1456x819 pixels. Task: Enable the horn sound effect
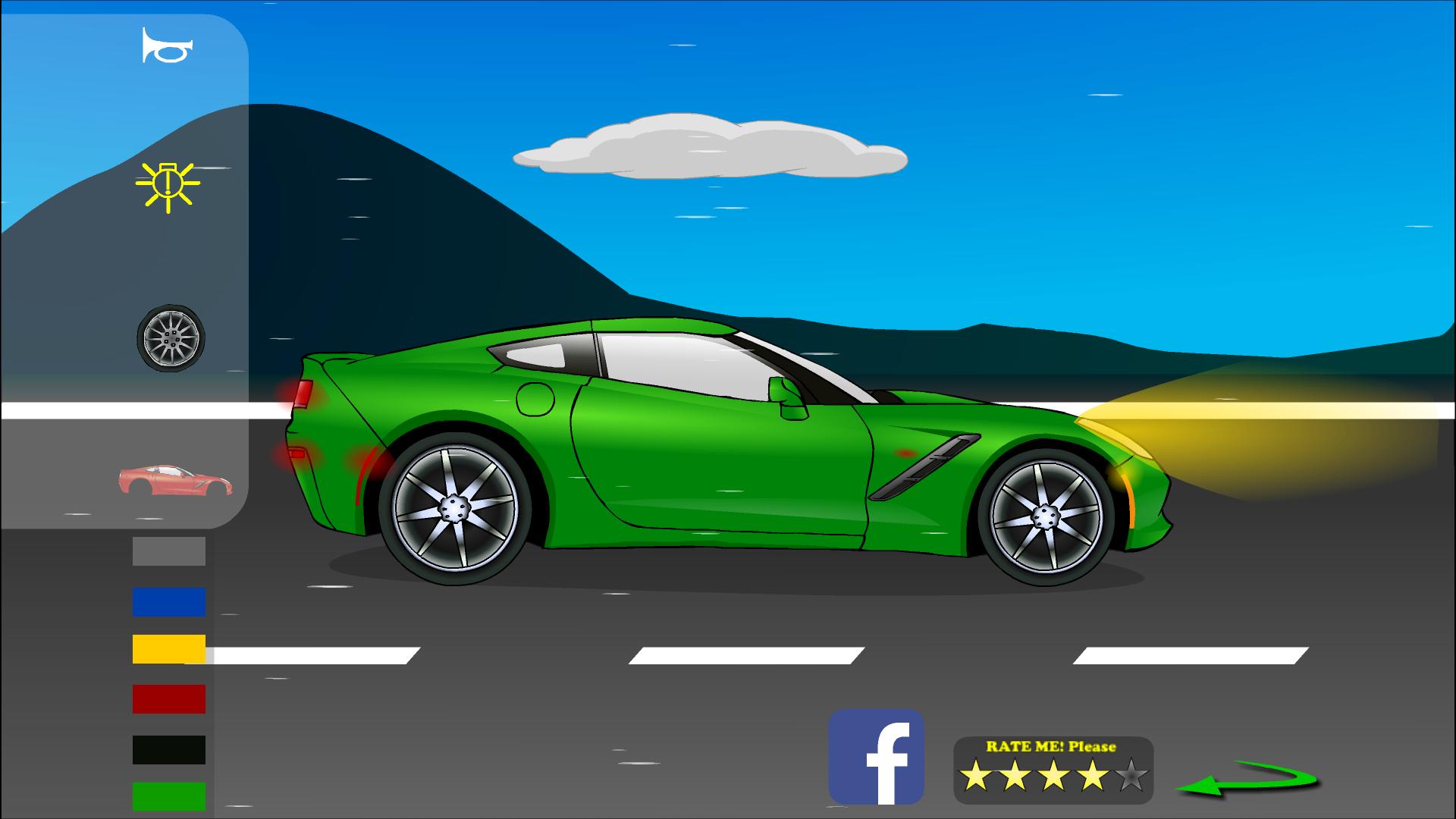coord(165,45)
